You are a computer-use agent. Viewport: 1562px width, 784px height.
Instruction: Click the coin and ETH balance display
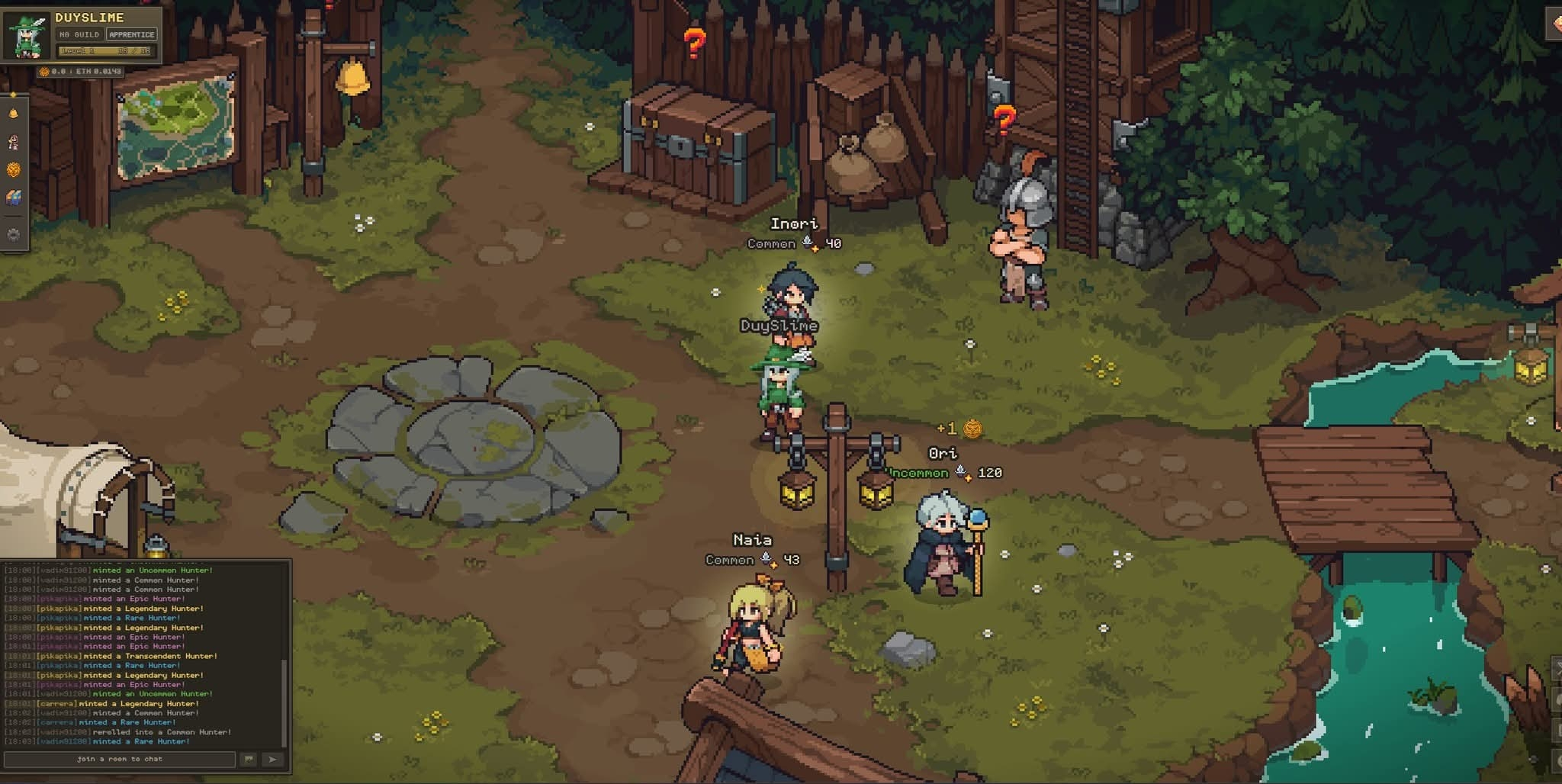pos(80,72)
